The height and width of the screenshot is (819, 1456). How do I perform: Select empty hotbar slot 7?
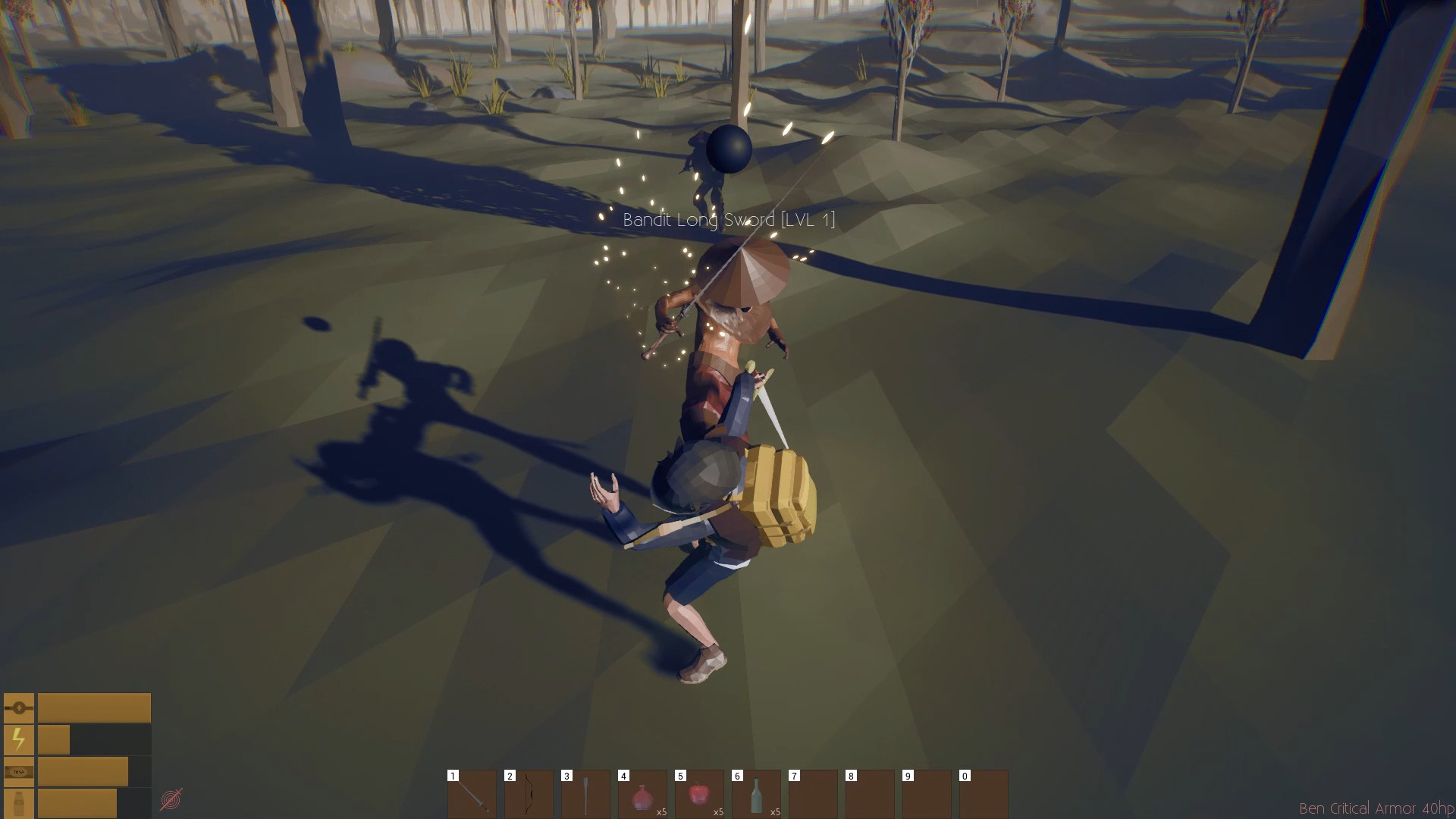(x=813, y=795)
